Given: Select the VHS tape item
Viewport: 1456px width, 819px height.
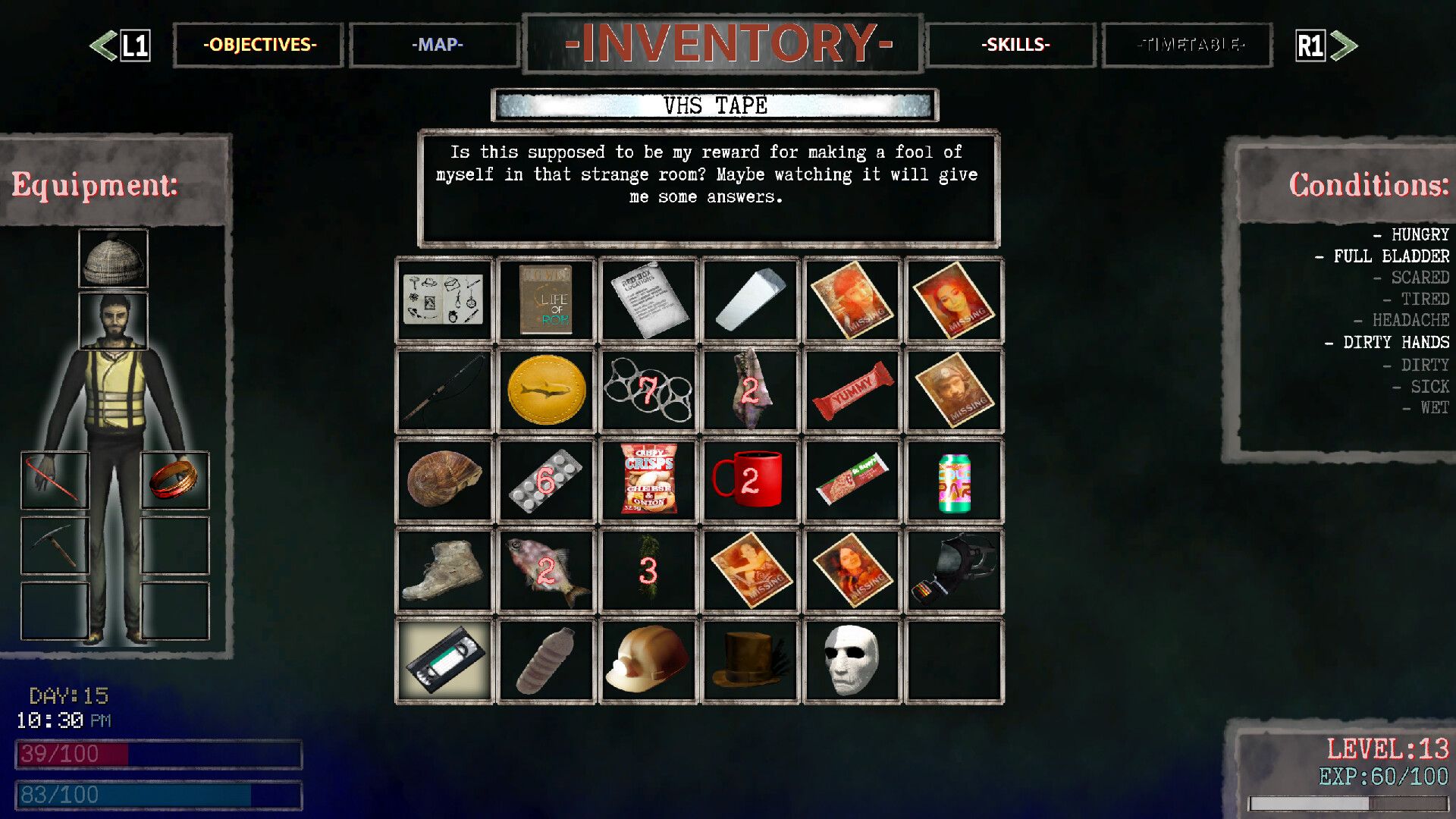Looking at the screenshot, I should point(445,661).
